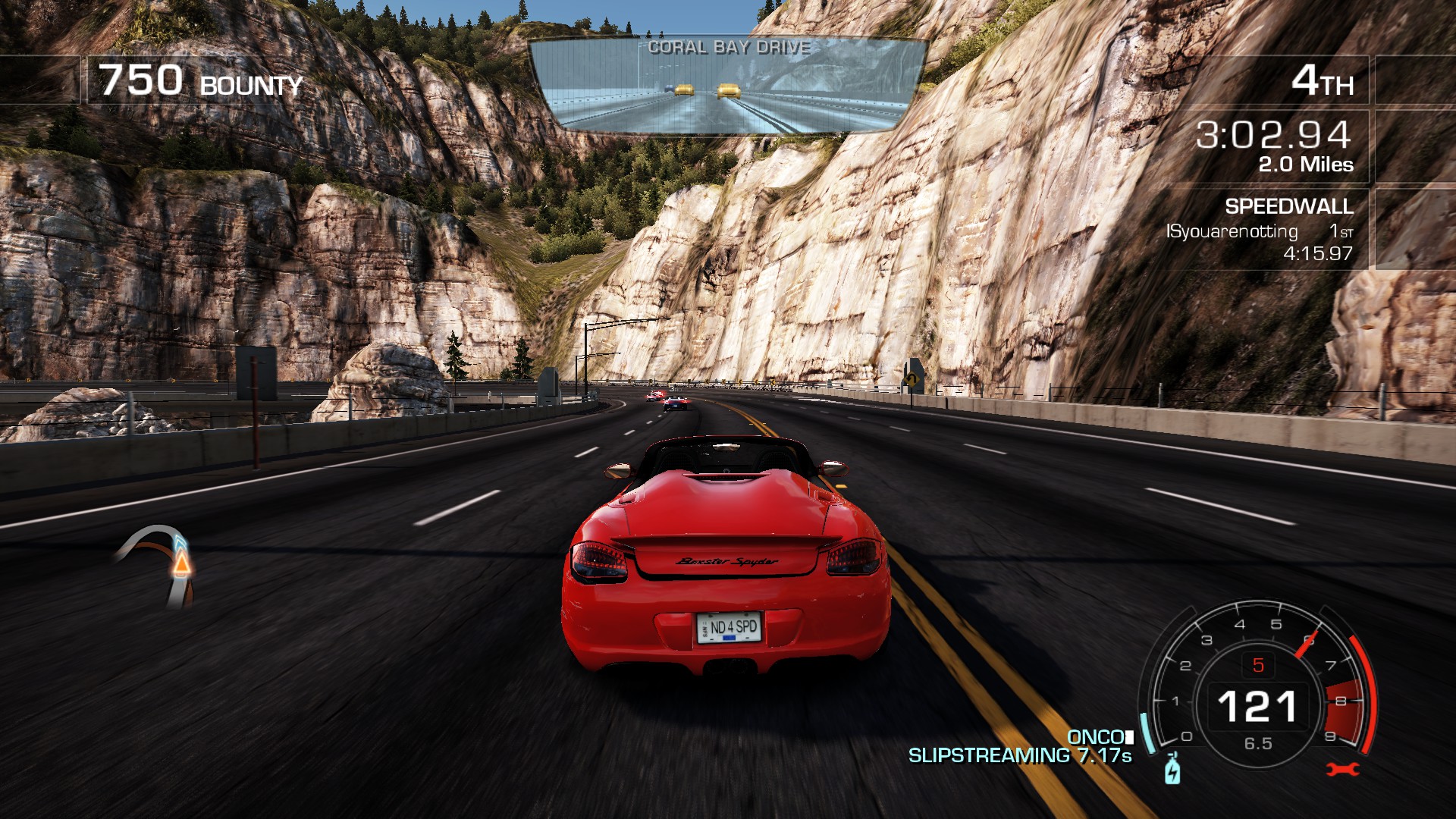Click the curved track minimap
Screen dimensions: 1456x819
tap(161, 564)
